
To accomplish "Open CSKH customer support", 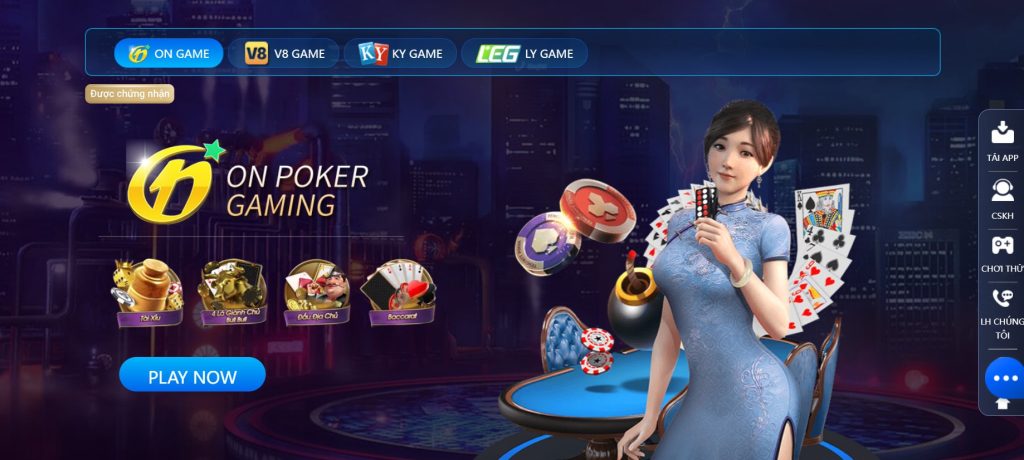I will 1002,197.
